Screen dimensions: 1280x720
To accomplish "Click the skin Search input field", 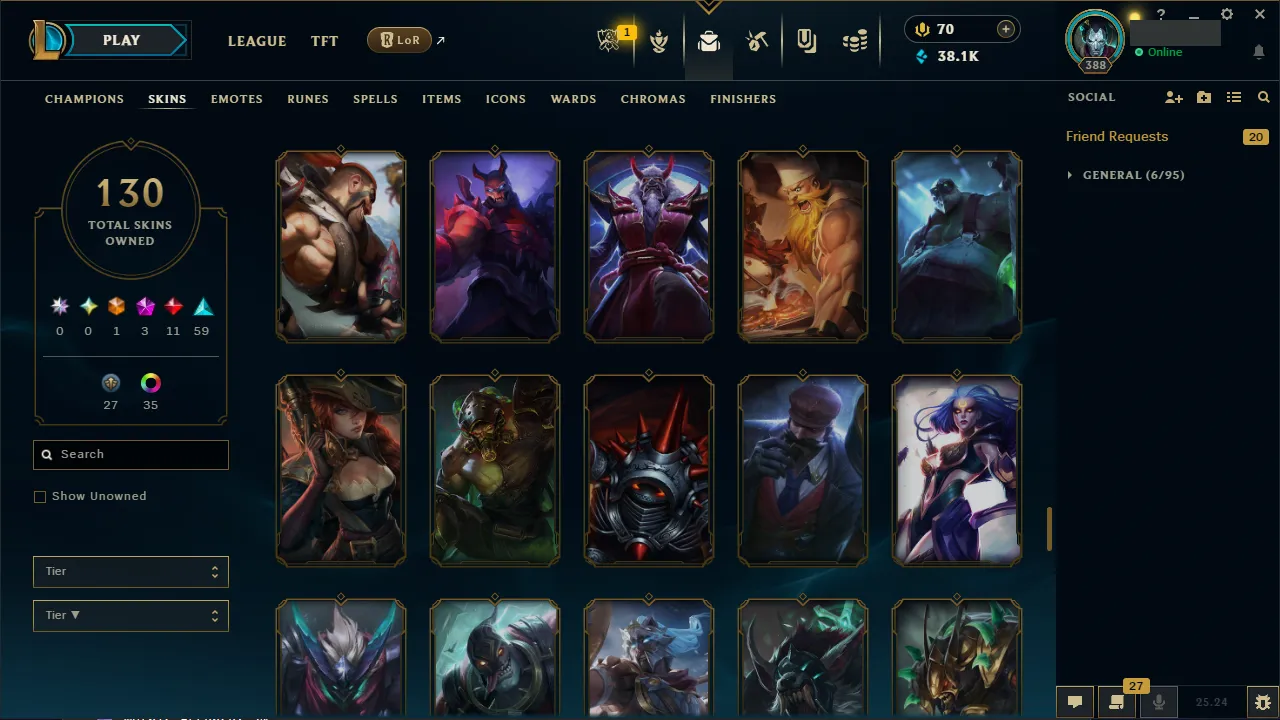I will pyautogui.click(x=130, y=454).
